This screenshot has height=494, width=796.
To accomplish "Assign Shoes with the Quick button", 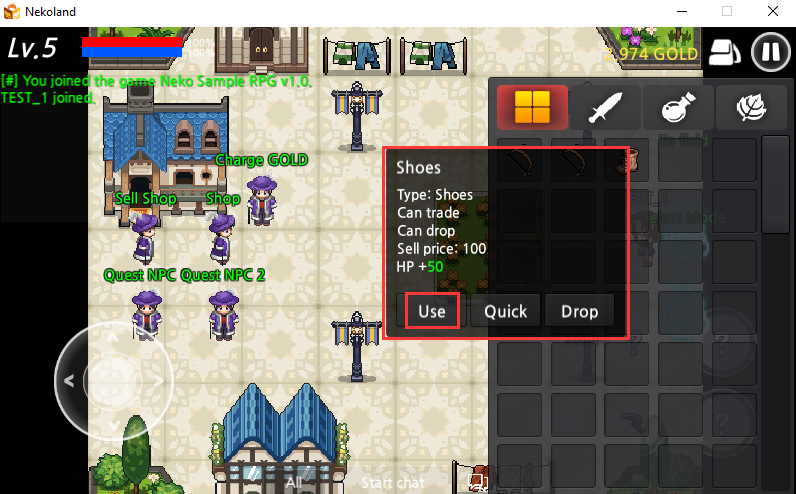I will [505, 311].
